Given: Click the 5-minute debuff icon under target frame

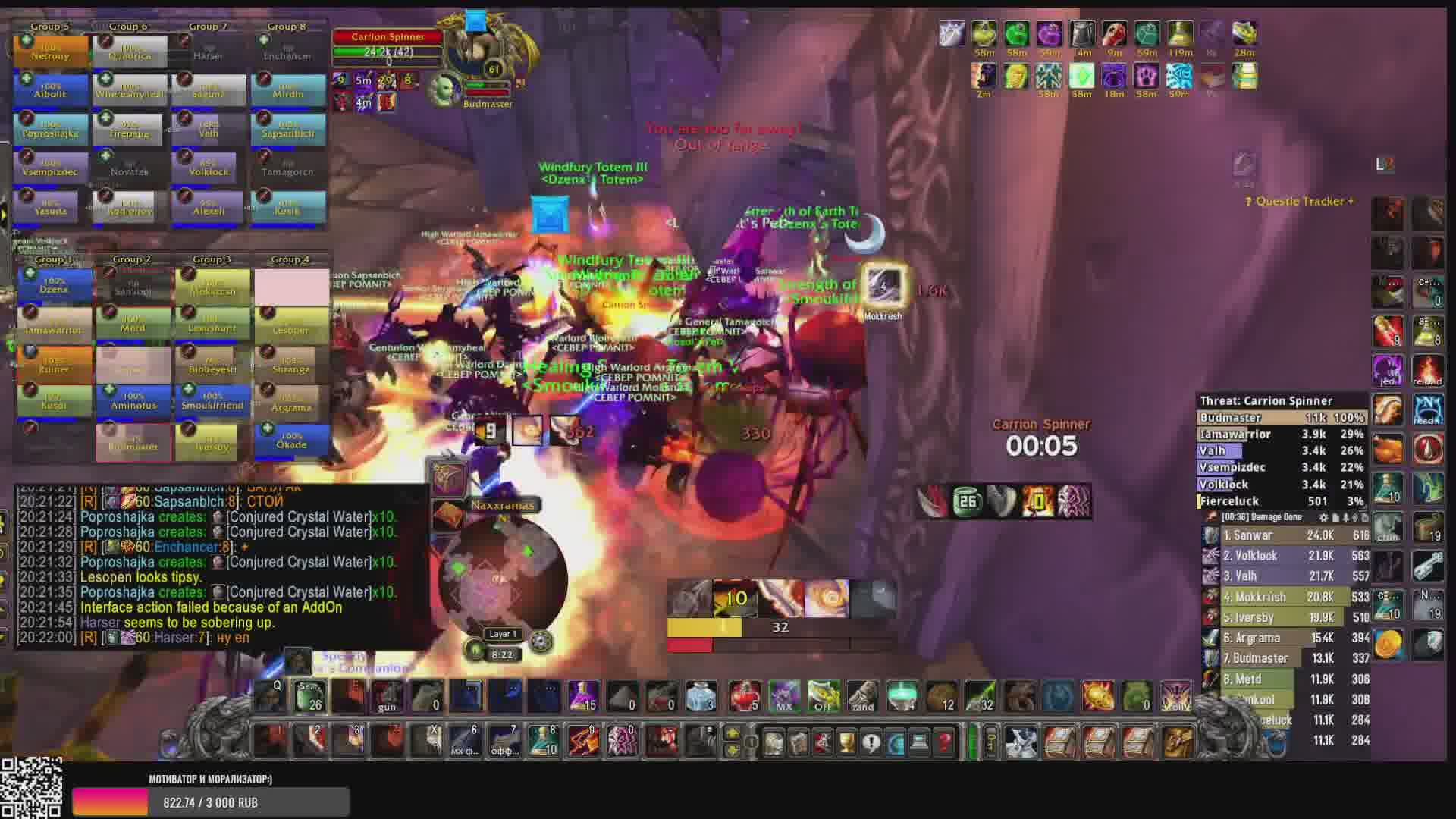Looking at the screenshot, I should click(x=364, y=80).
